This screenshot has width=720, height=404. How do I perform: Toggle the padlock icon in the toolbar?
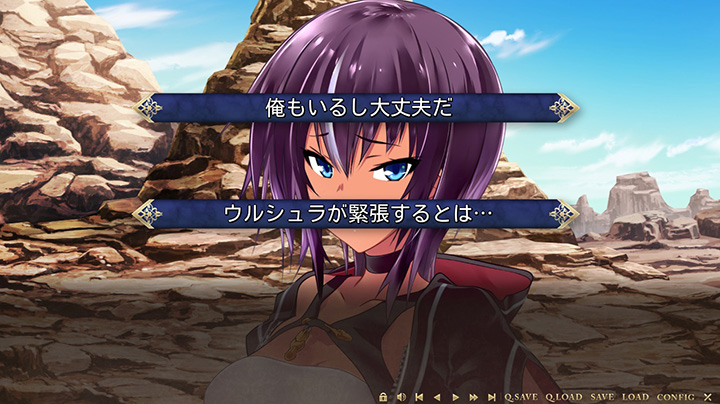coord(383,397)
